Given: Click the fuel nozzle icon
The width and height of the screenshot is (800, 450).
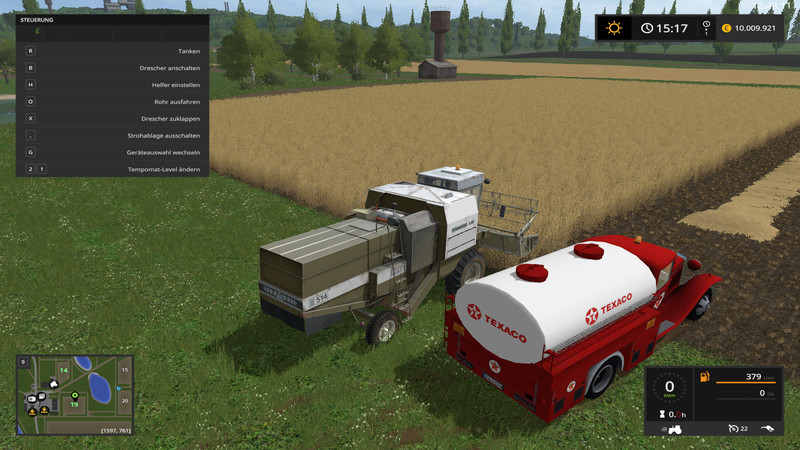Looking at the screenshot, I should click(x=771, y=428).
